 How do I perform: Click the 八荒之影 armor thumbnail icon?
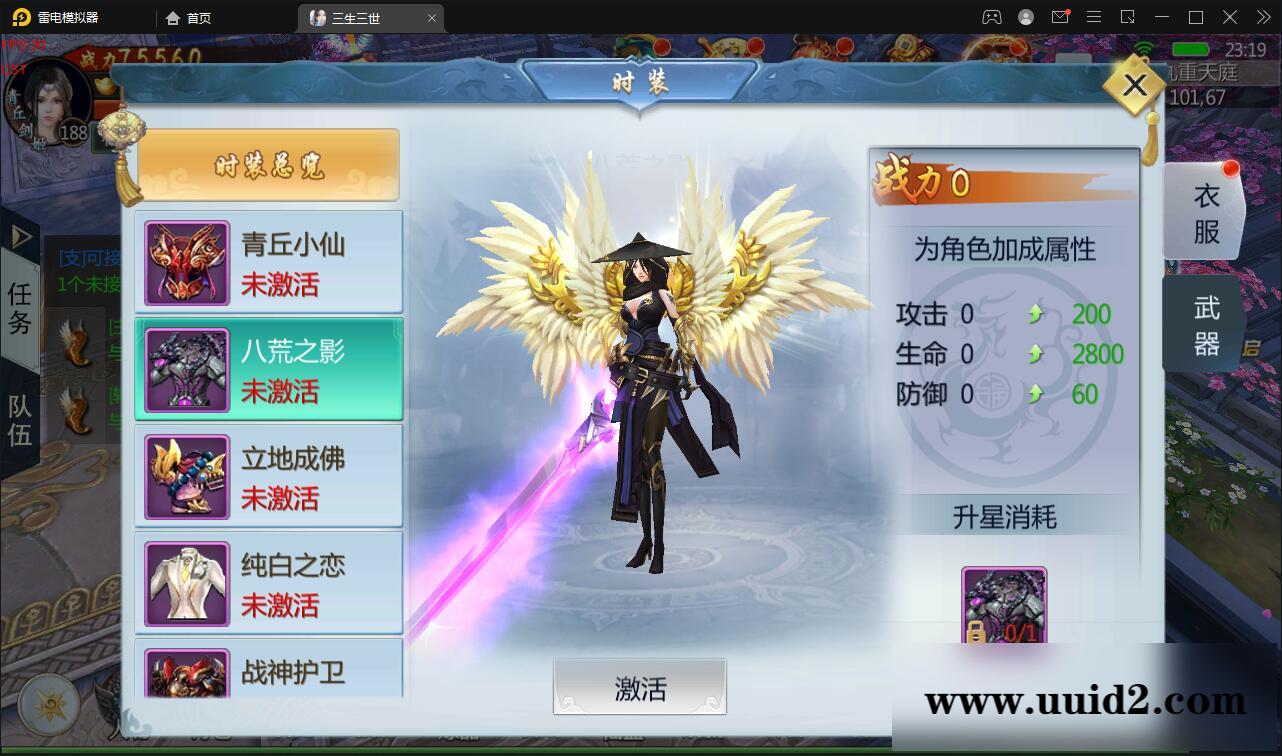(186, 368)
